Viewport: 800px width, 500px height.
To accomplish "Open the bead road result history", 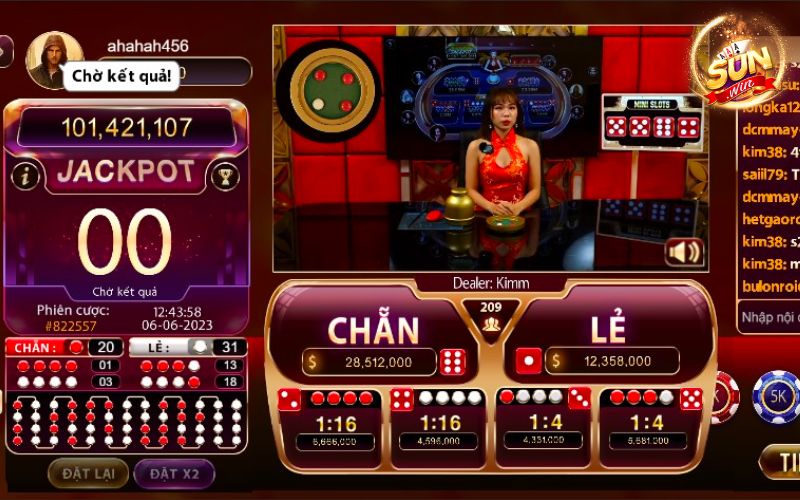I will tap(126, 421).
